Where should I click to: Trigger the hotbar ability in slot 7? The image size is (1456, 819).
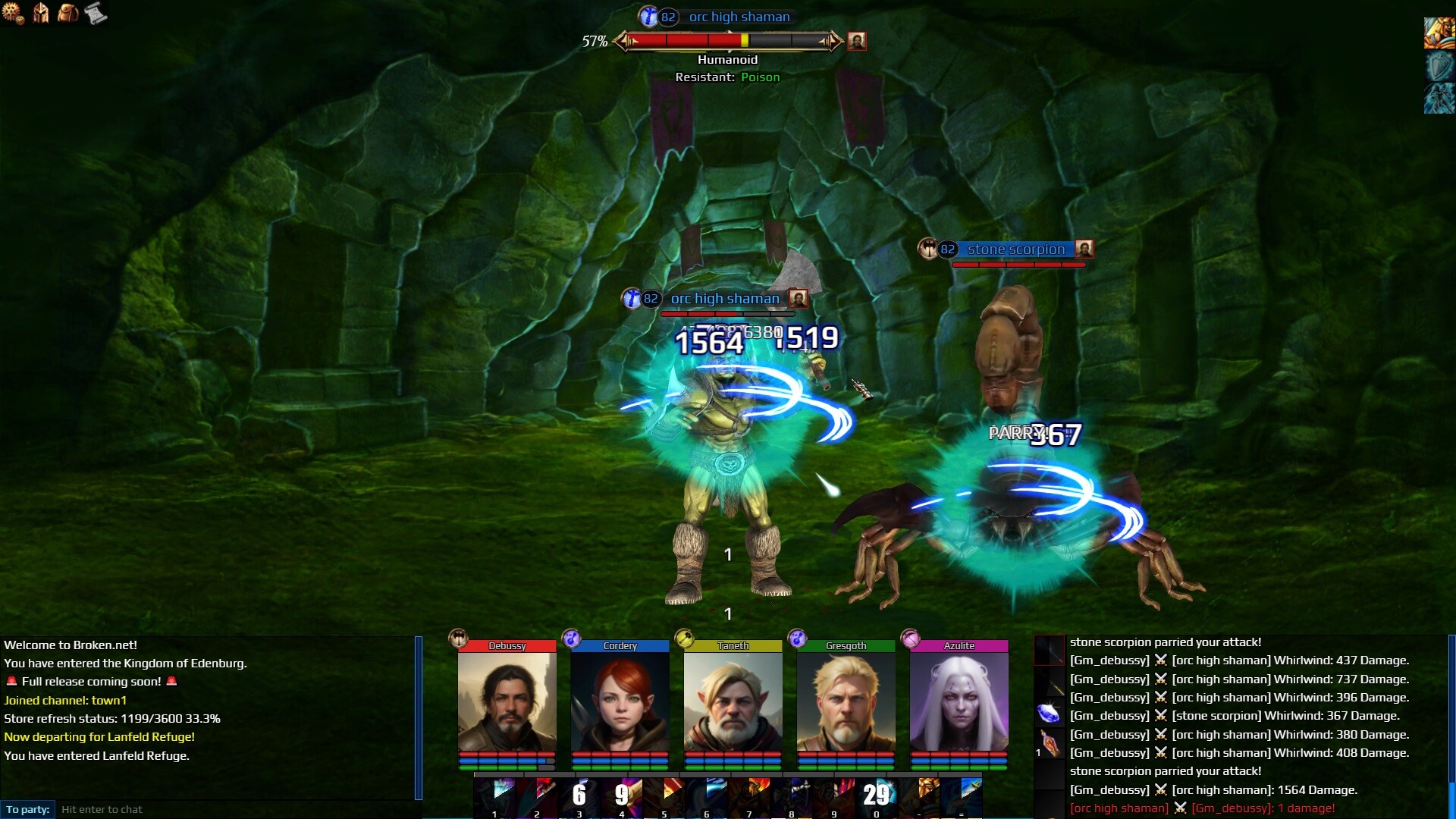coord(750,796)
